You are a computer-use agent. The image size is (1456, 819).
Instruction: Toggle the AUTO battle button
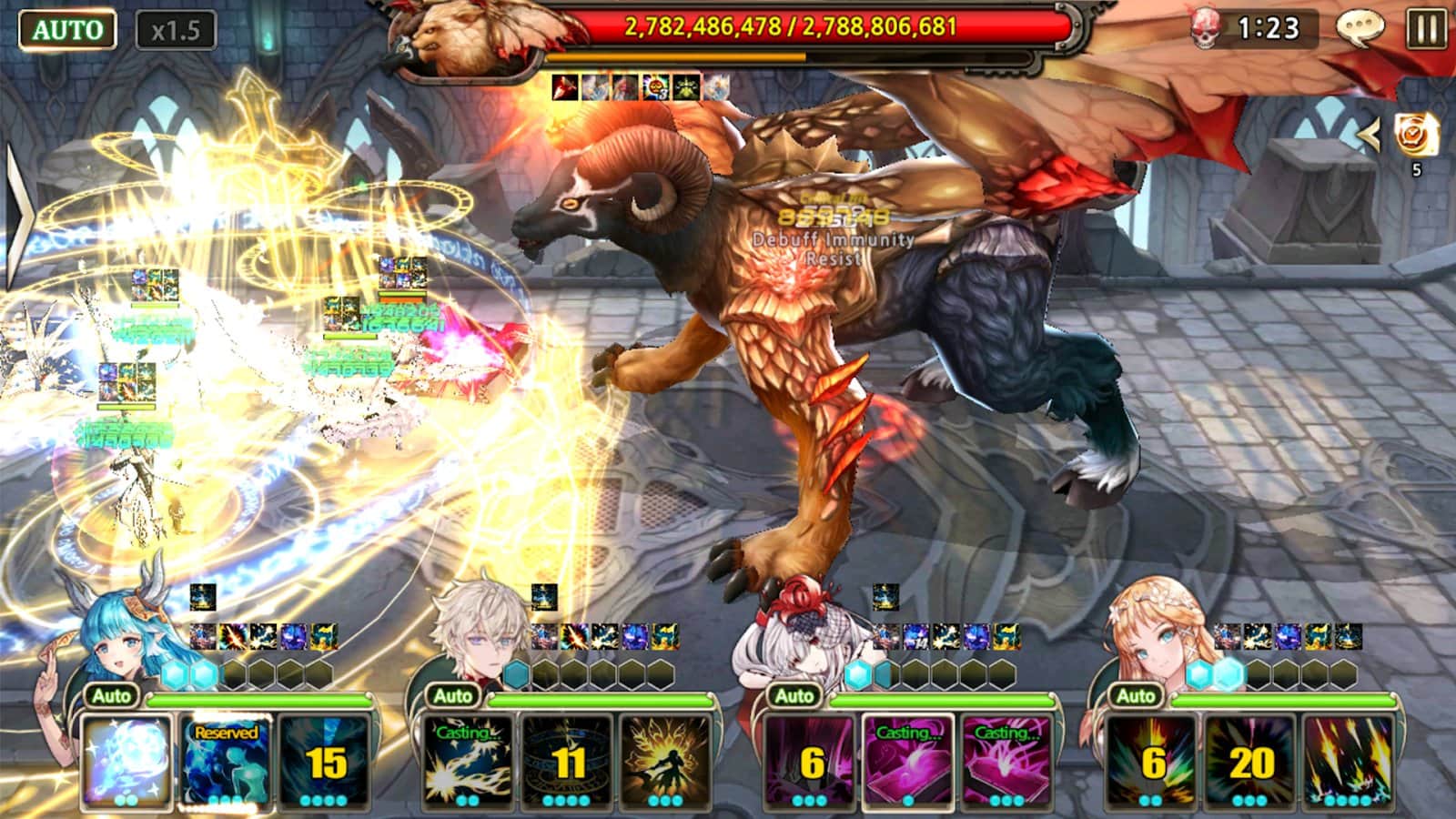pos(67,30)
